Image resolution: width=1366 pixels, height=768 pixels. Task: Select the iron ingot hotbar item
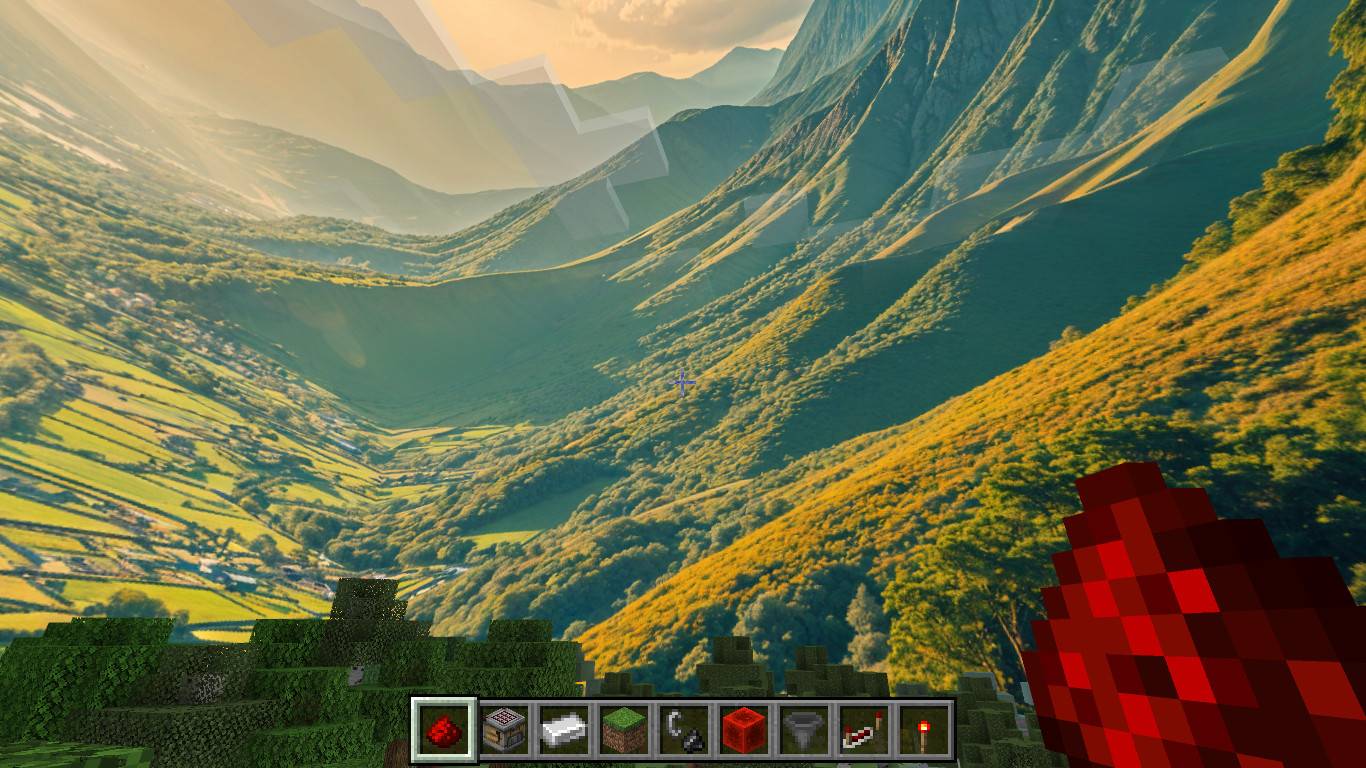[563, 730]
